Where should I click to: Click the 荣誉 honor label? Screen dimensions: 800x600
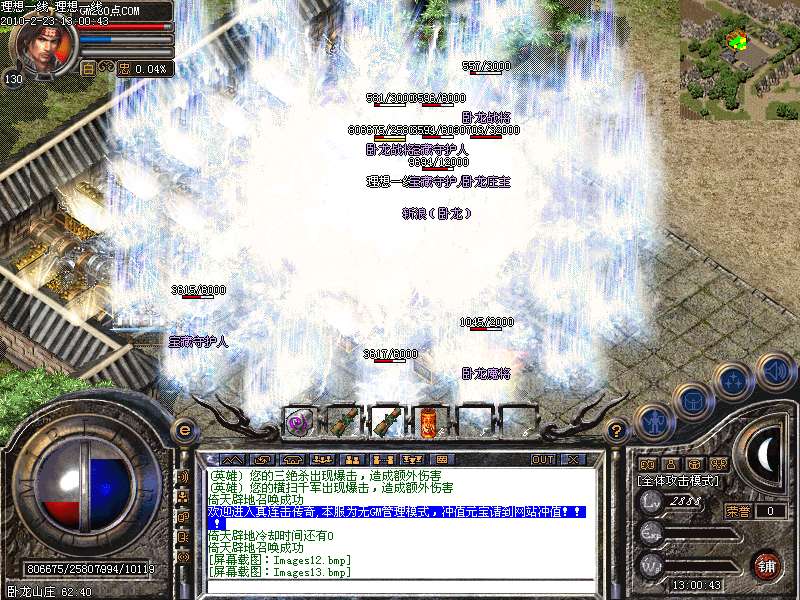[x=738, y=511]
